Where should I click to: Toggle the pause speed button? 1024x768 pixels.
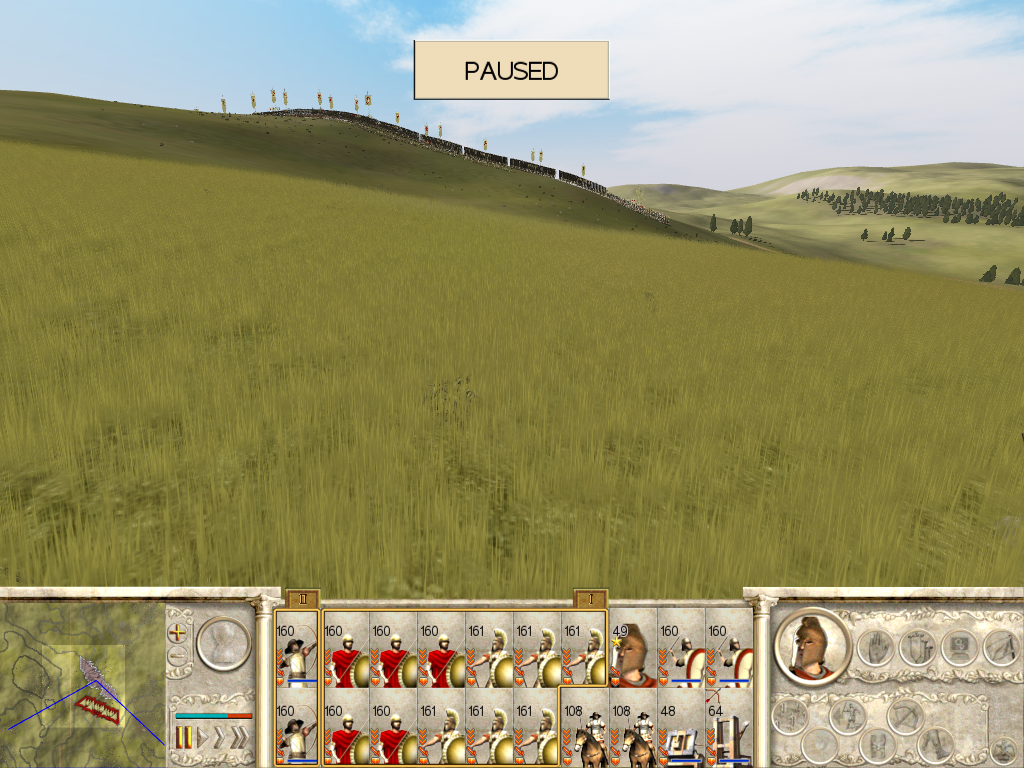(x=184, y=739)
